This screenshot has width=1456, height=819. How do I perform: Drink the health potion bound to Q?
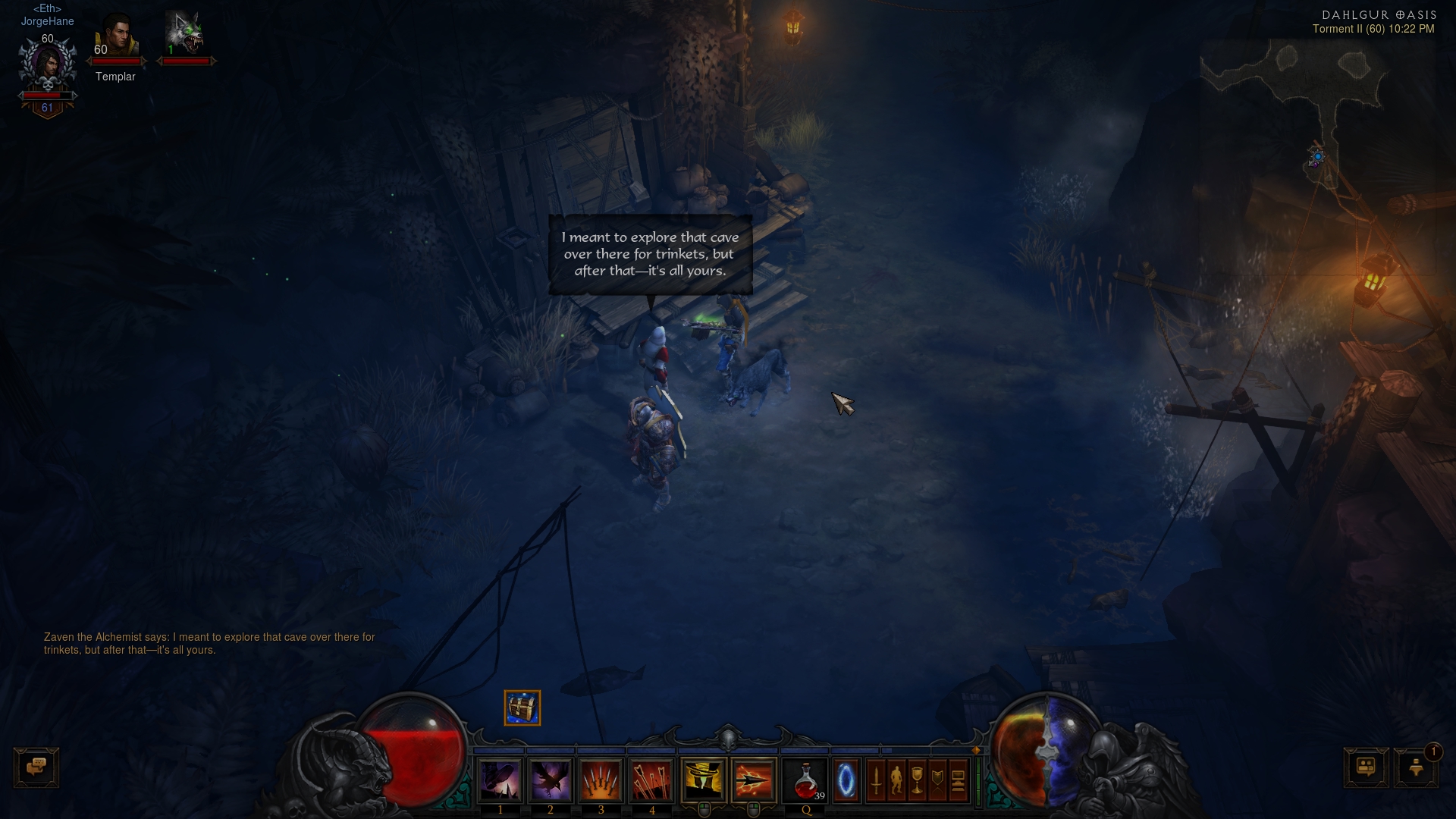point(804,780)
